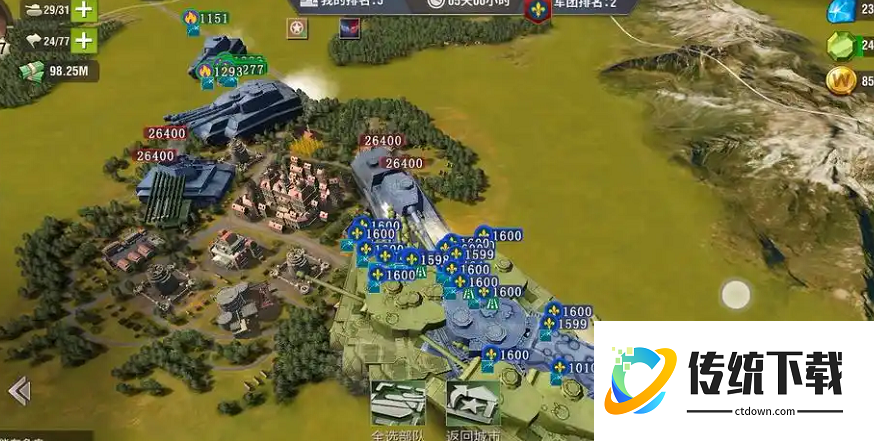This screenshot has width=874, height=441.
Task: Open the 传统下载 ctdown.com watermark logo
Action: pos(732,380)
